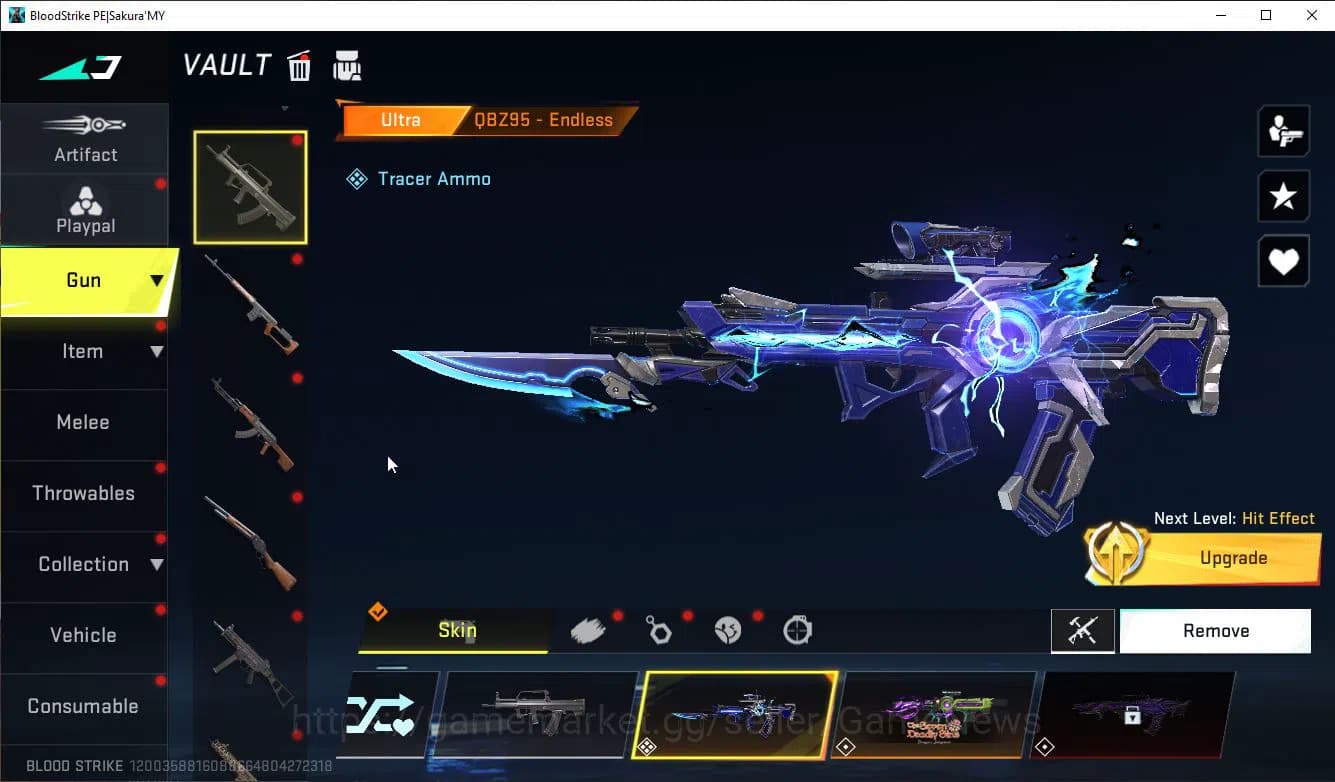Screen dimensions: 1335x782
Task: Favorite the weapon using the heart icon
Action: (x=1283, y=261)
